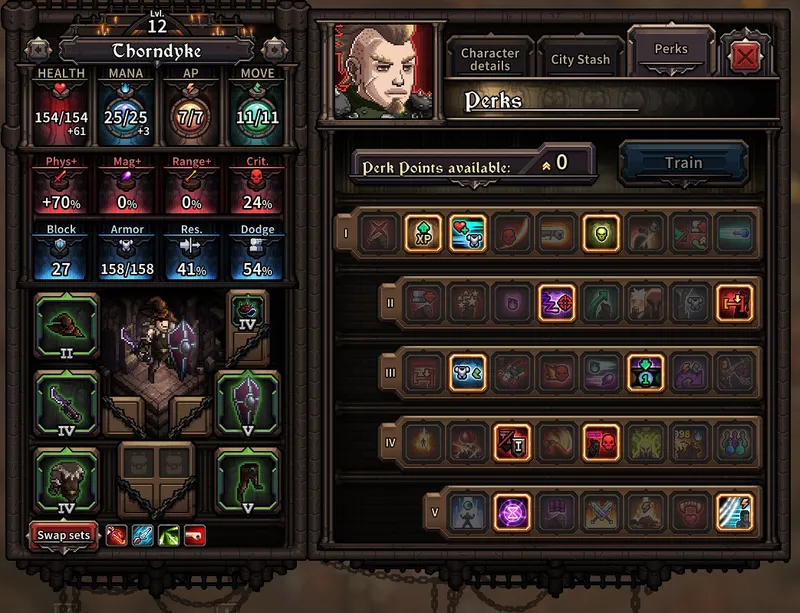
Task: Select the equipped shield slot
Action: [x=248, y=402]
